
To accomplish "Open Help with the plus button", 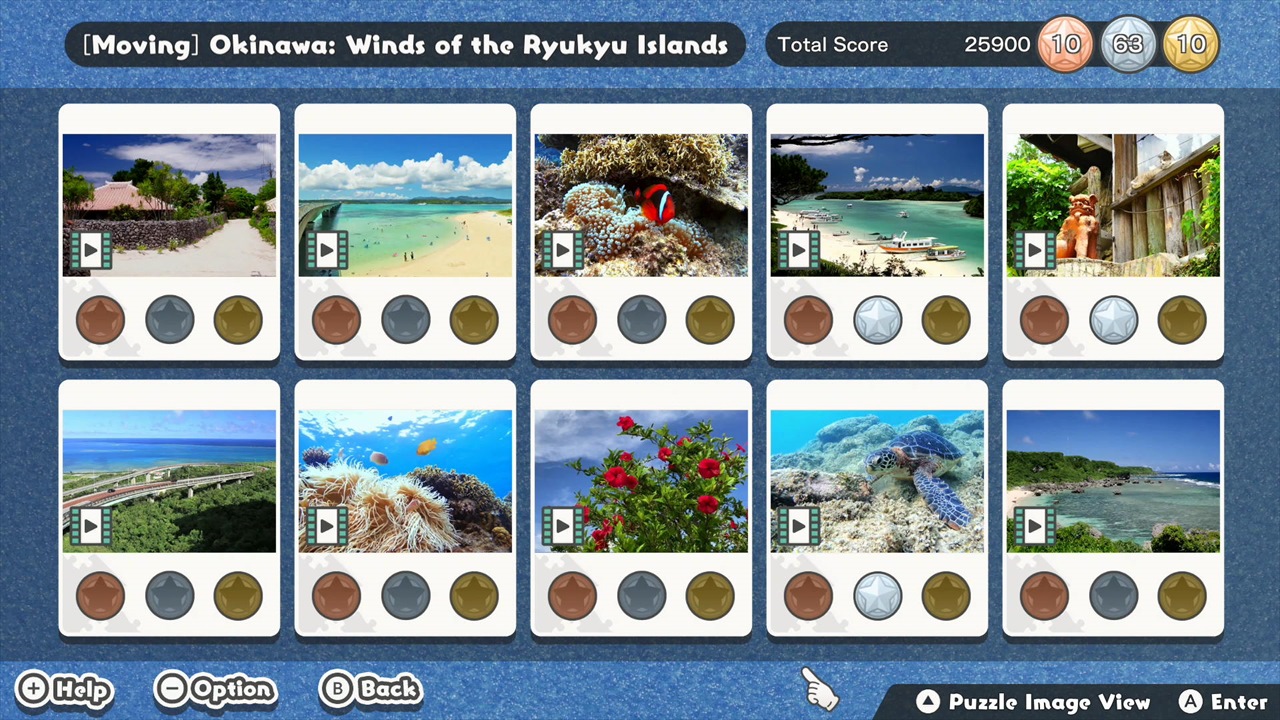I will point(64,689).
